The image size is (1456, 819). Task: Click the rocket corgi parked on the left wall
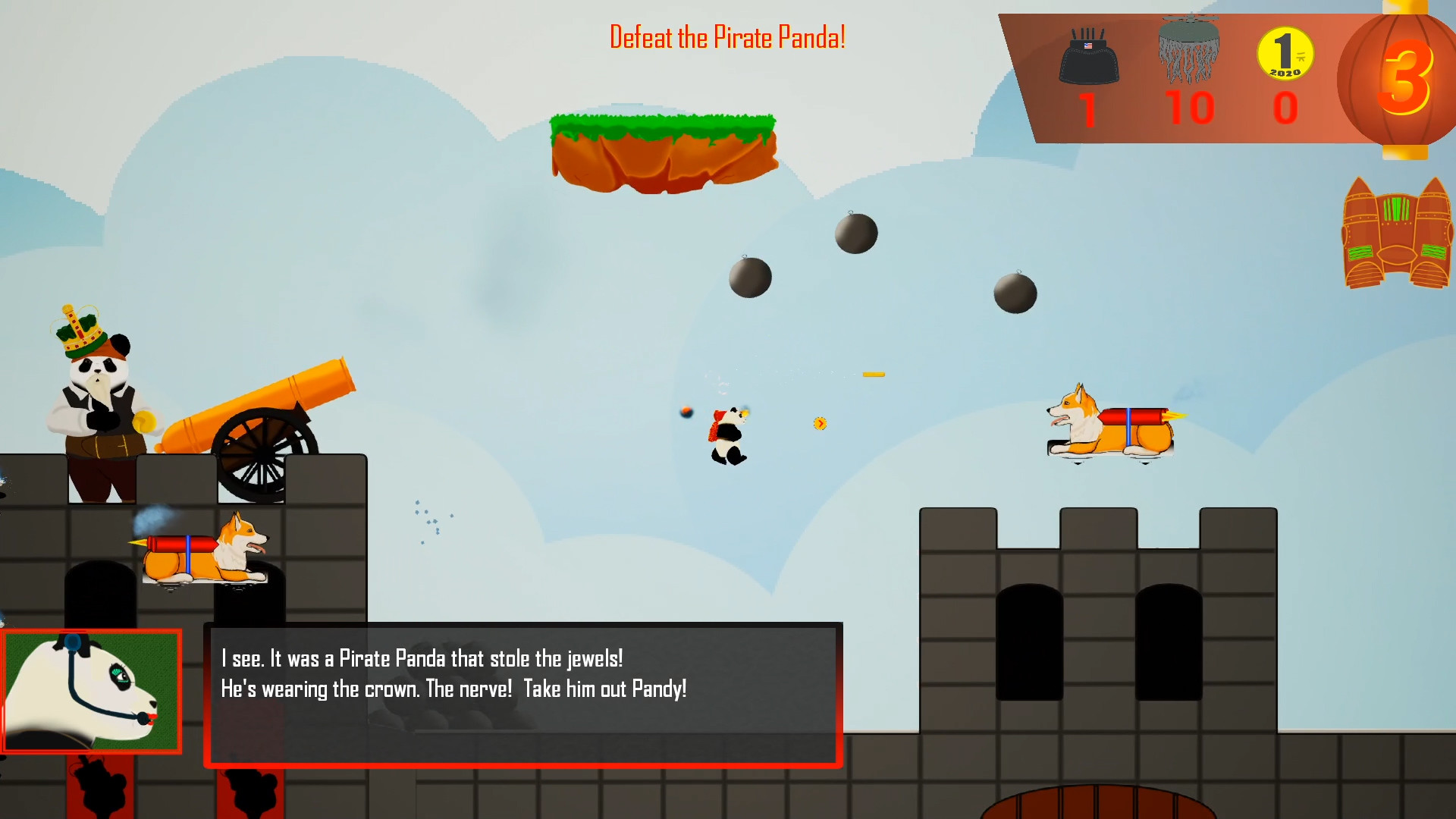coord(201,554)
